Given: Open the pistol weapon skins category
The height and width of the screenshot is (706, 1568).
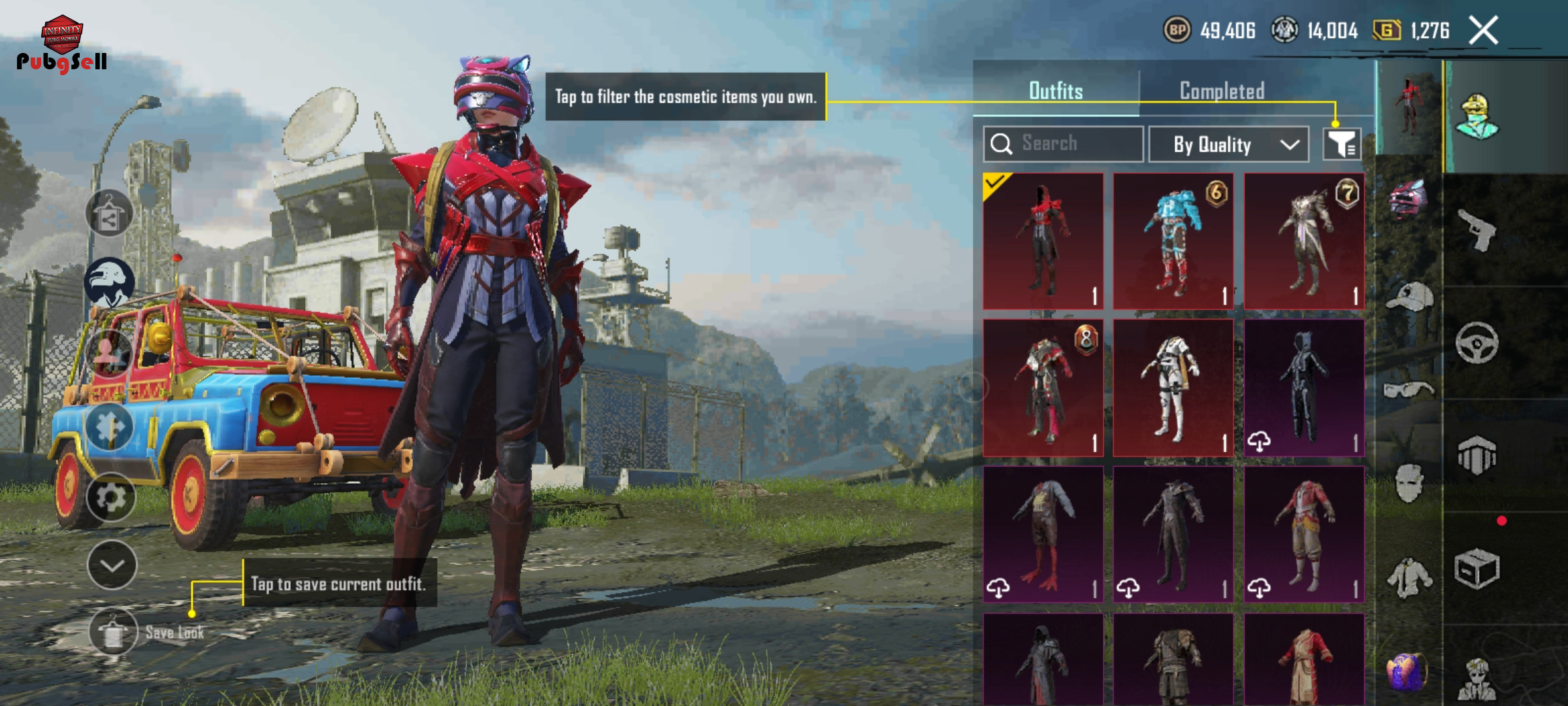Looking at the screenshot, I should click(x=1478, y=229).
